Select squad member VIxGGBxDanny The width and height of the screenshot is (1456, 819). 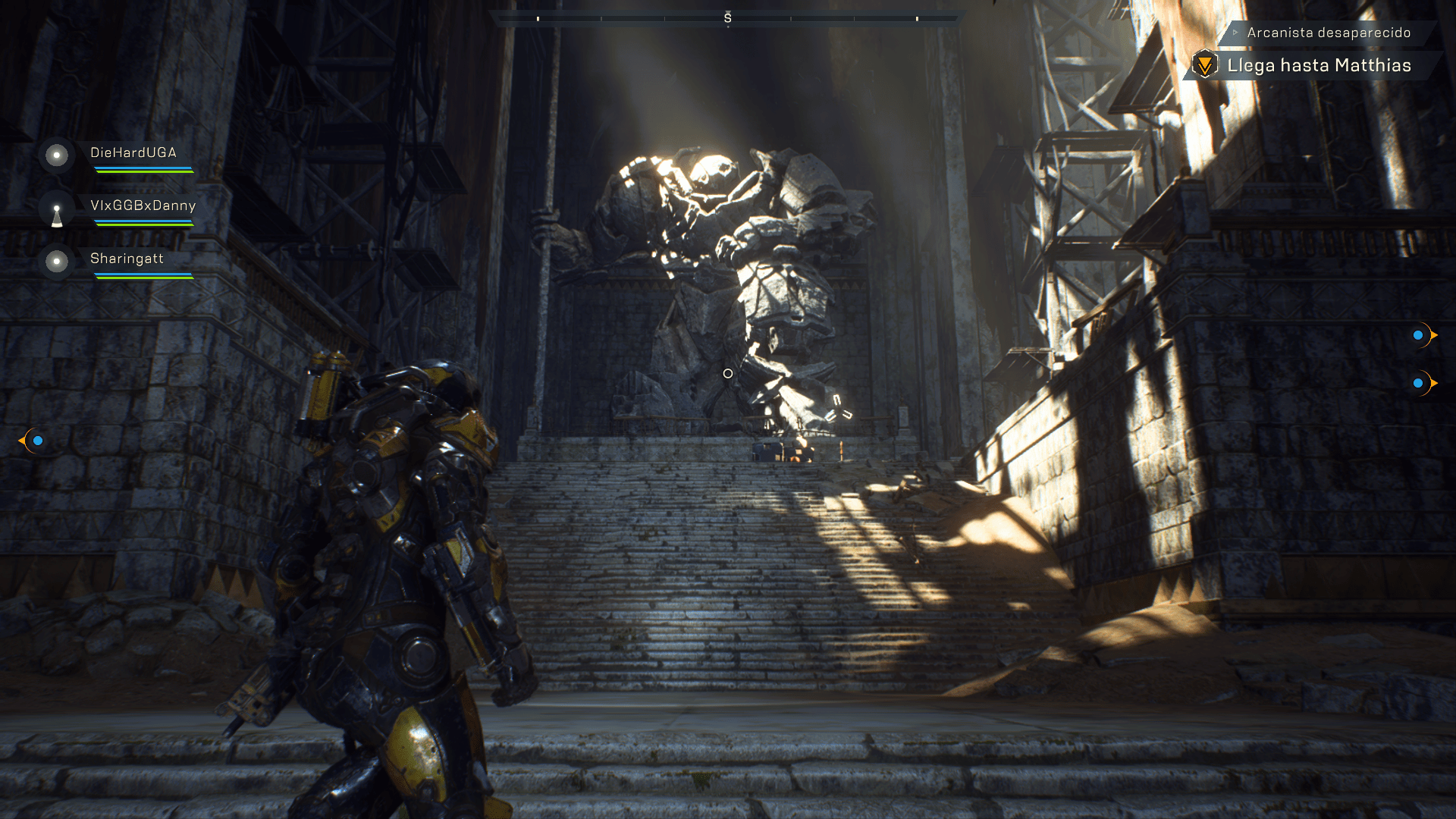(x=143, y=206)
